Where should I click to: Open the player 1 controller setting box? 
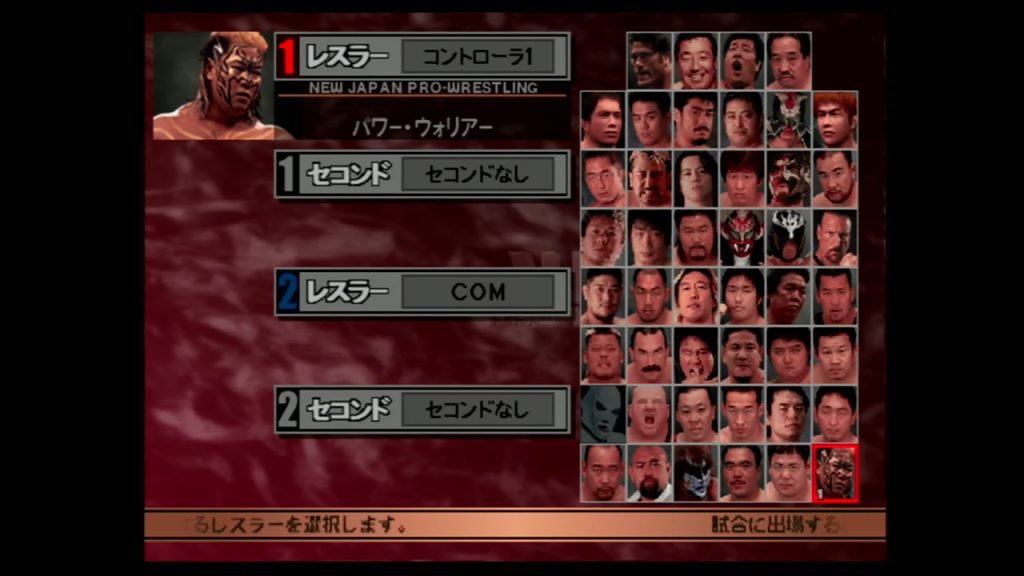pyautogui.click(x=477, y=56)
